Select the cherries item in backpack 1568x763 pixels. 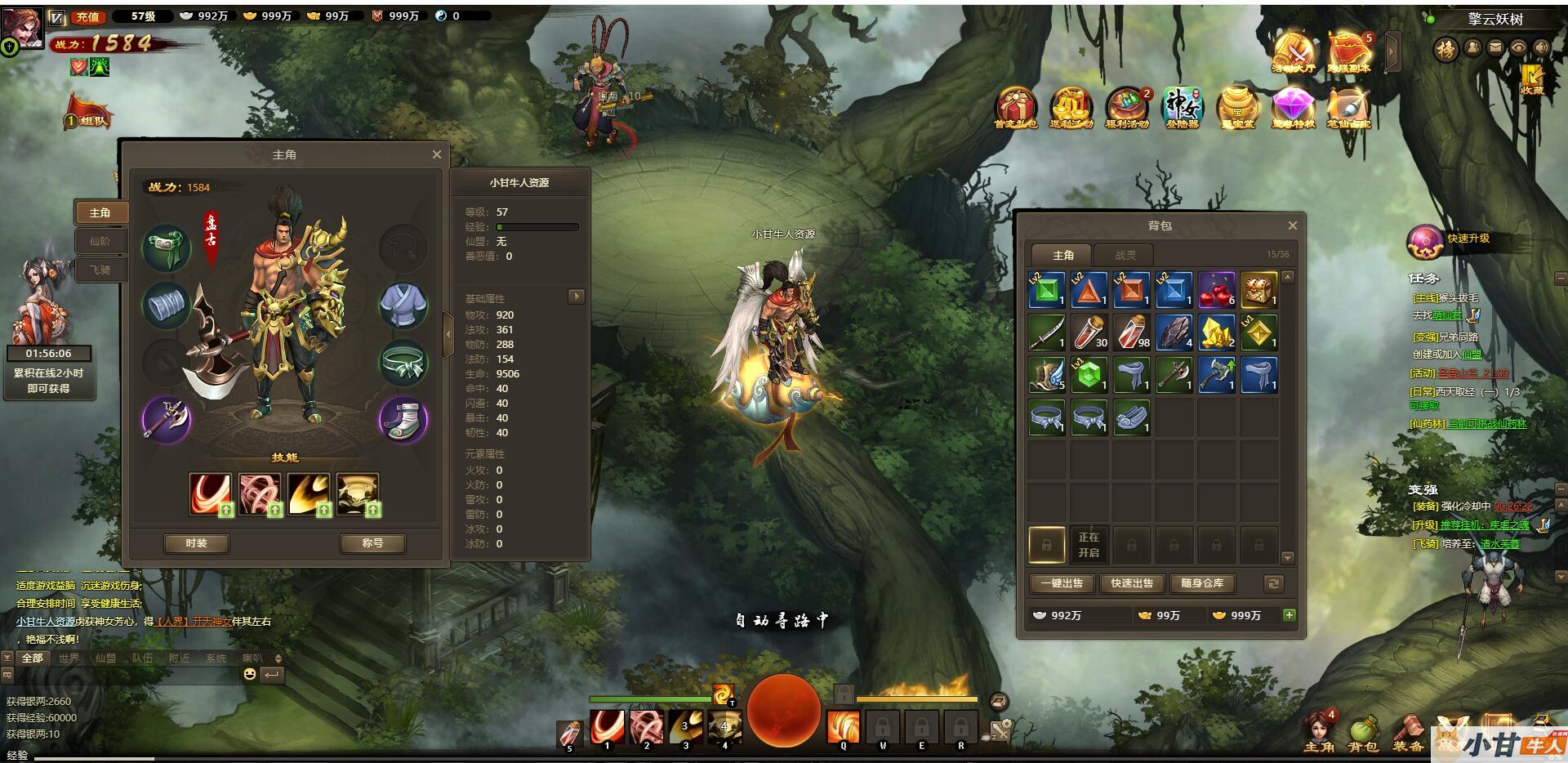point(1216,290)
